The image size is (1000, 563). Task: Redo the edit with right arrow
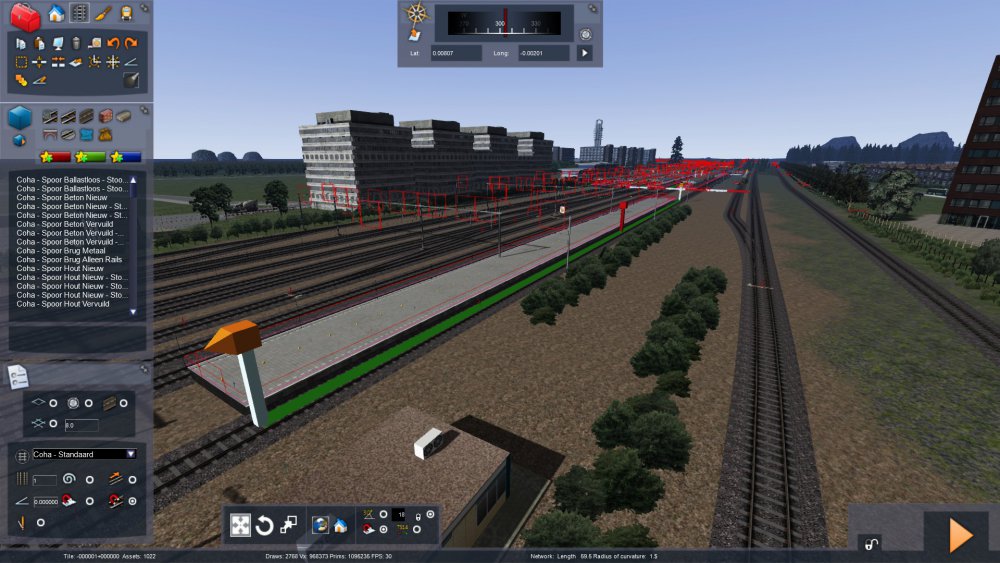click(x=131, y=43)
